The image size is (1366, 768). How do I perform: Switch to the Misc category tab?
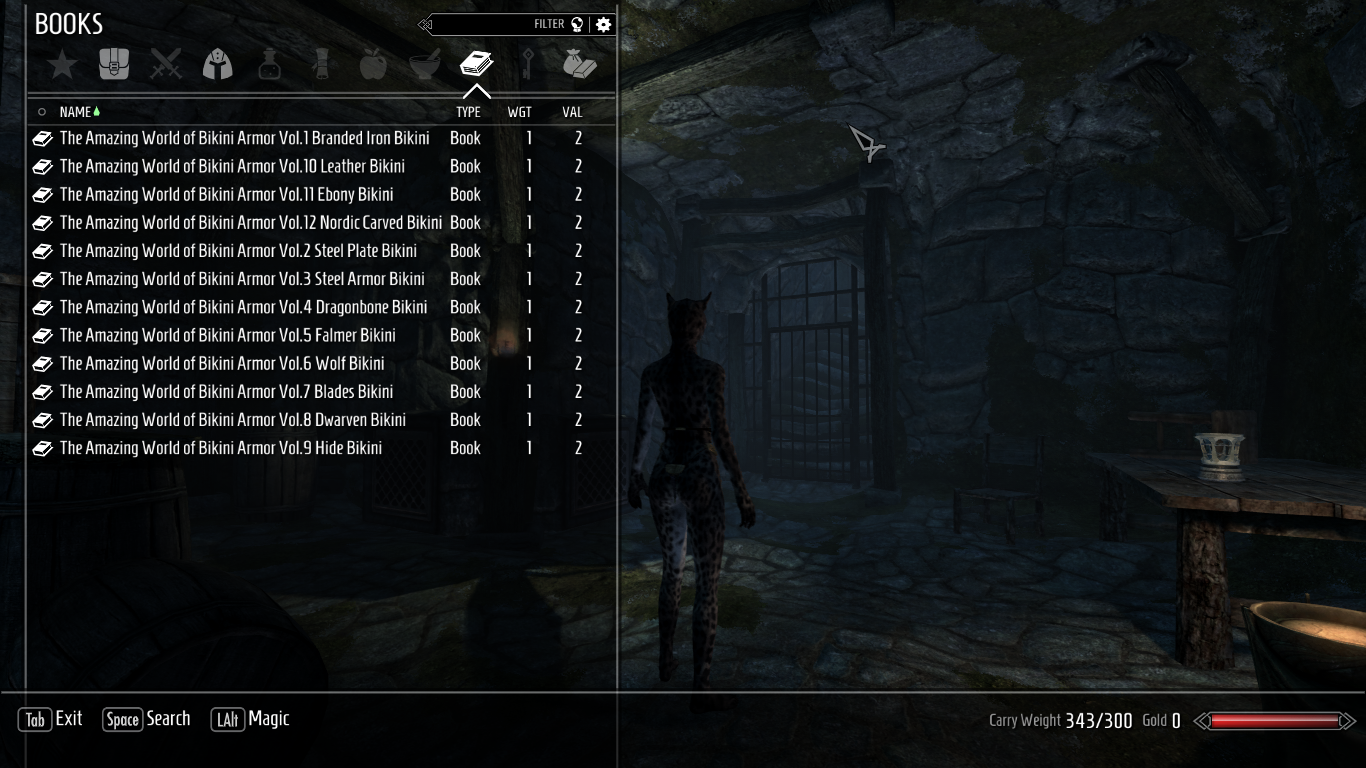point(581,63)
